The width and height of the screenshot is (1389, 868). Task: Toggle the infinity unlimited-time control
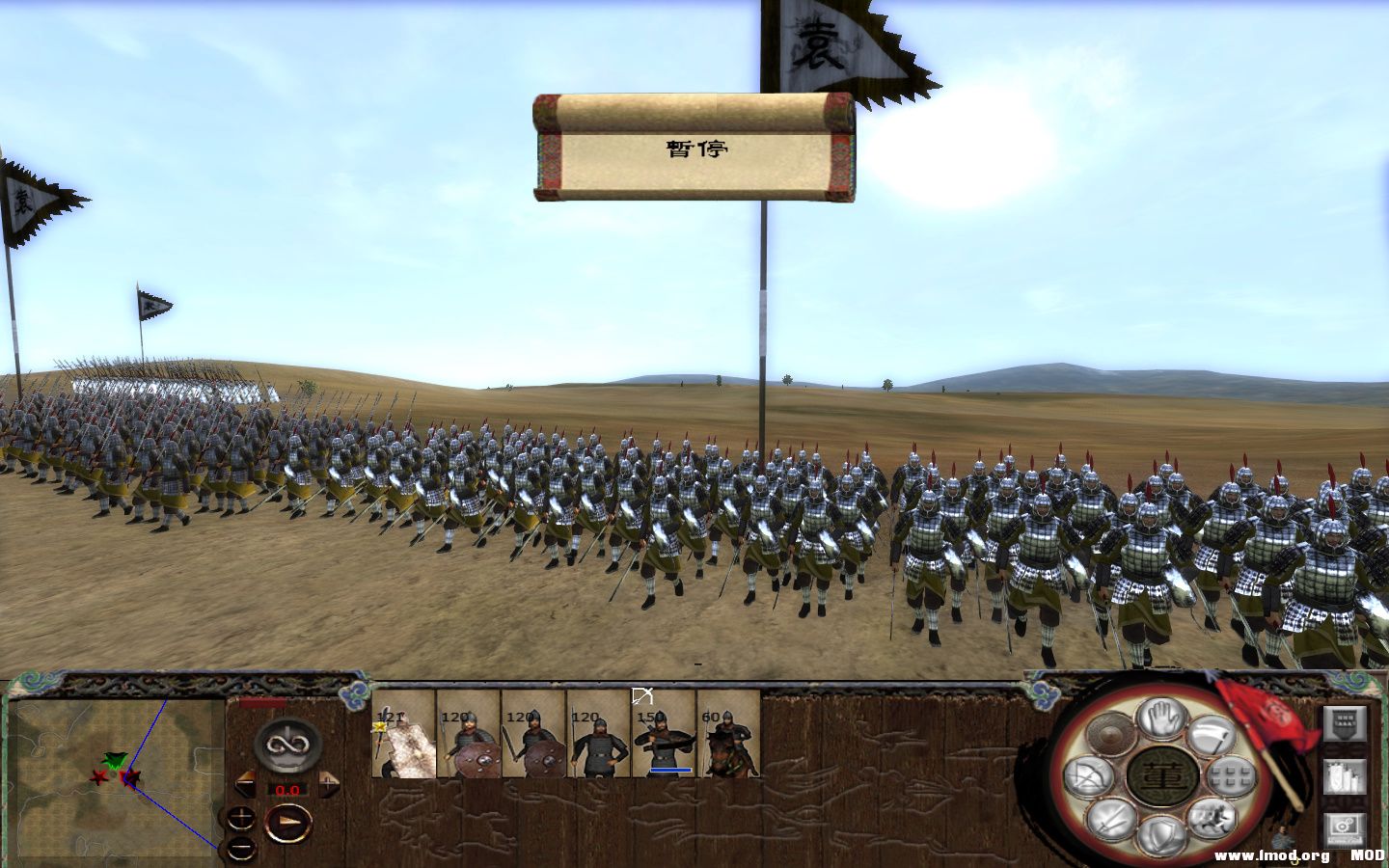click(x=286, y=746)
